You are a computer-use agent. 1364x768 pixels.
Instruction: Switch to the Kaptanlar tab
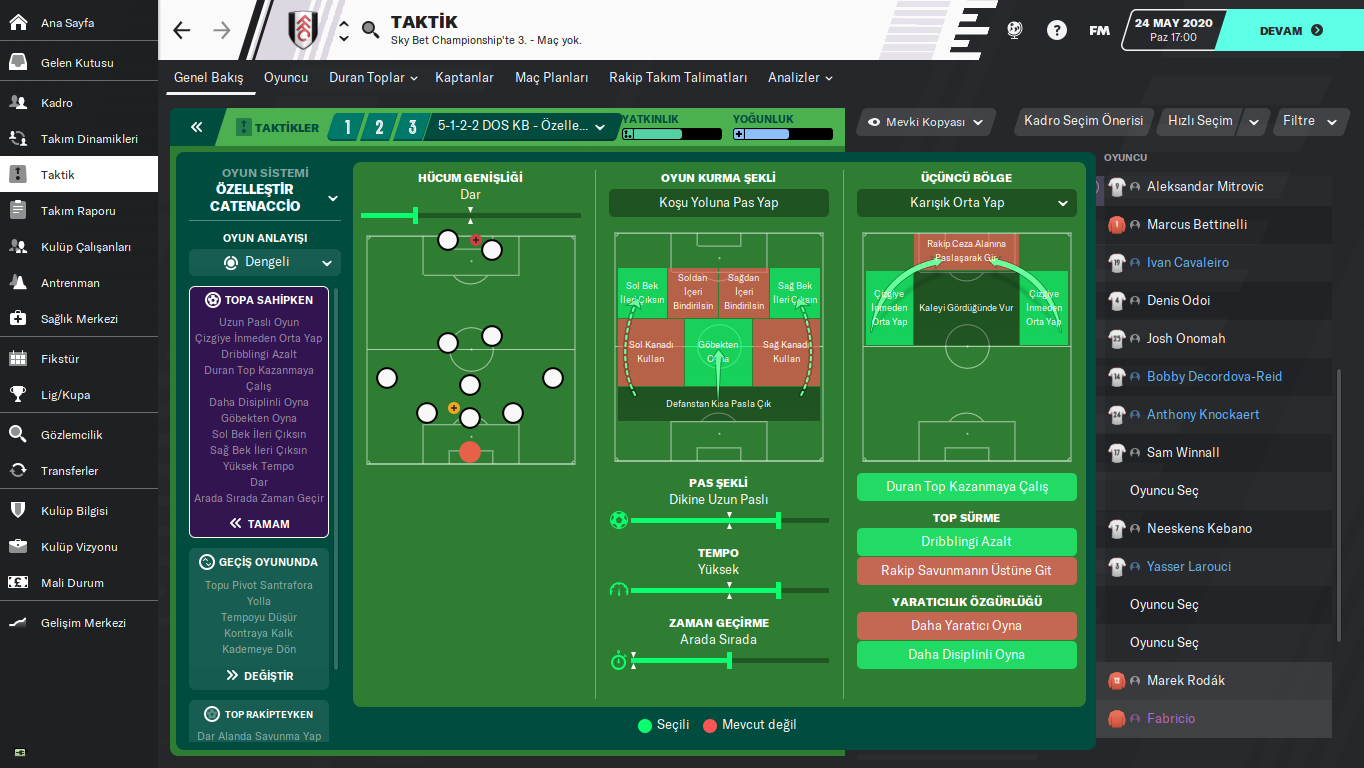464,78
